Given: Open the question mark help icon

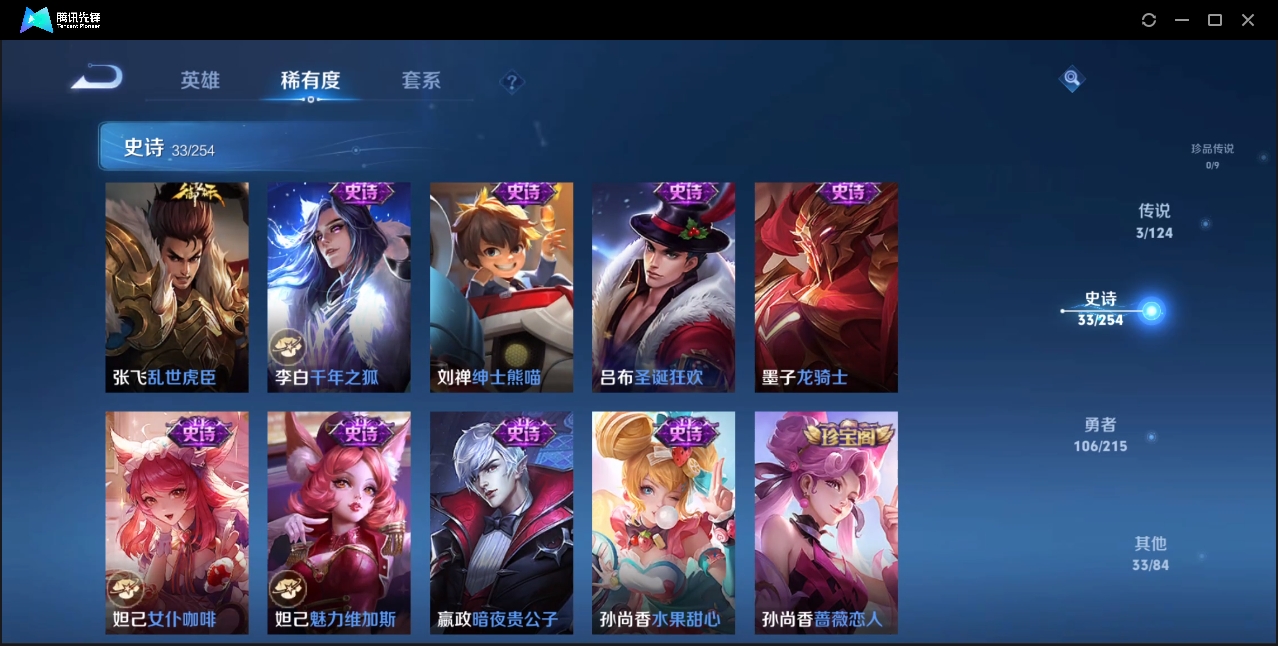Looking at the screenshot, I should [x=512, y=82].
